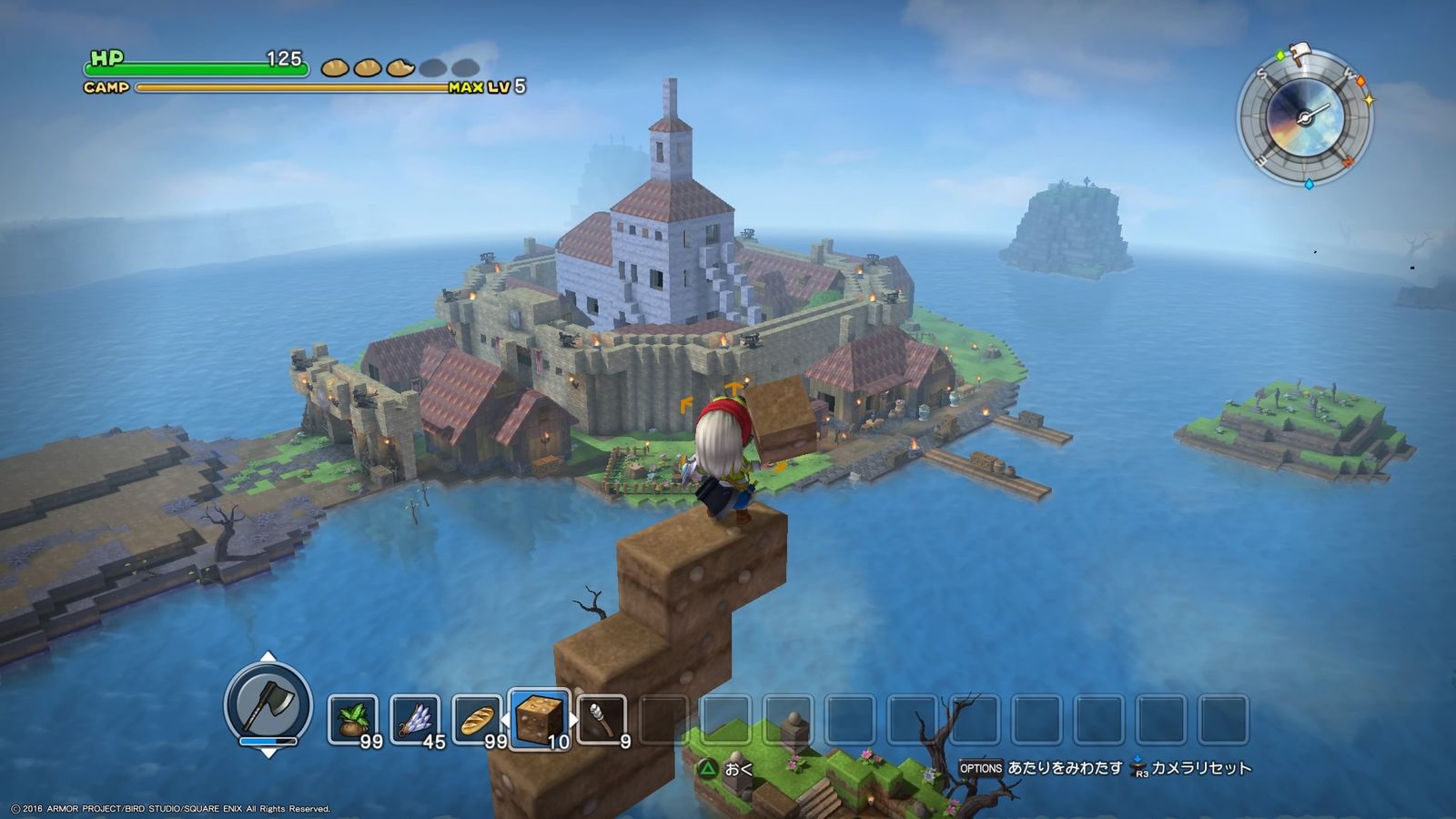Image resolution: width=1456 pixels, height=819 pixels.
Task: Click the up arrow above the axe
Action: 268,656
